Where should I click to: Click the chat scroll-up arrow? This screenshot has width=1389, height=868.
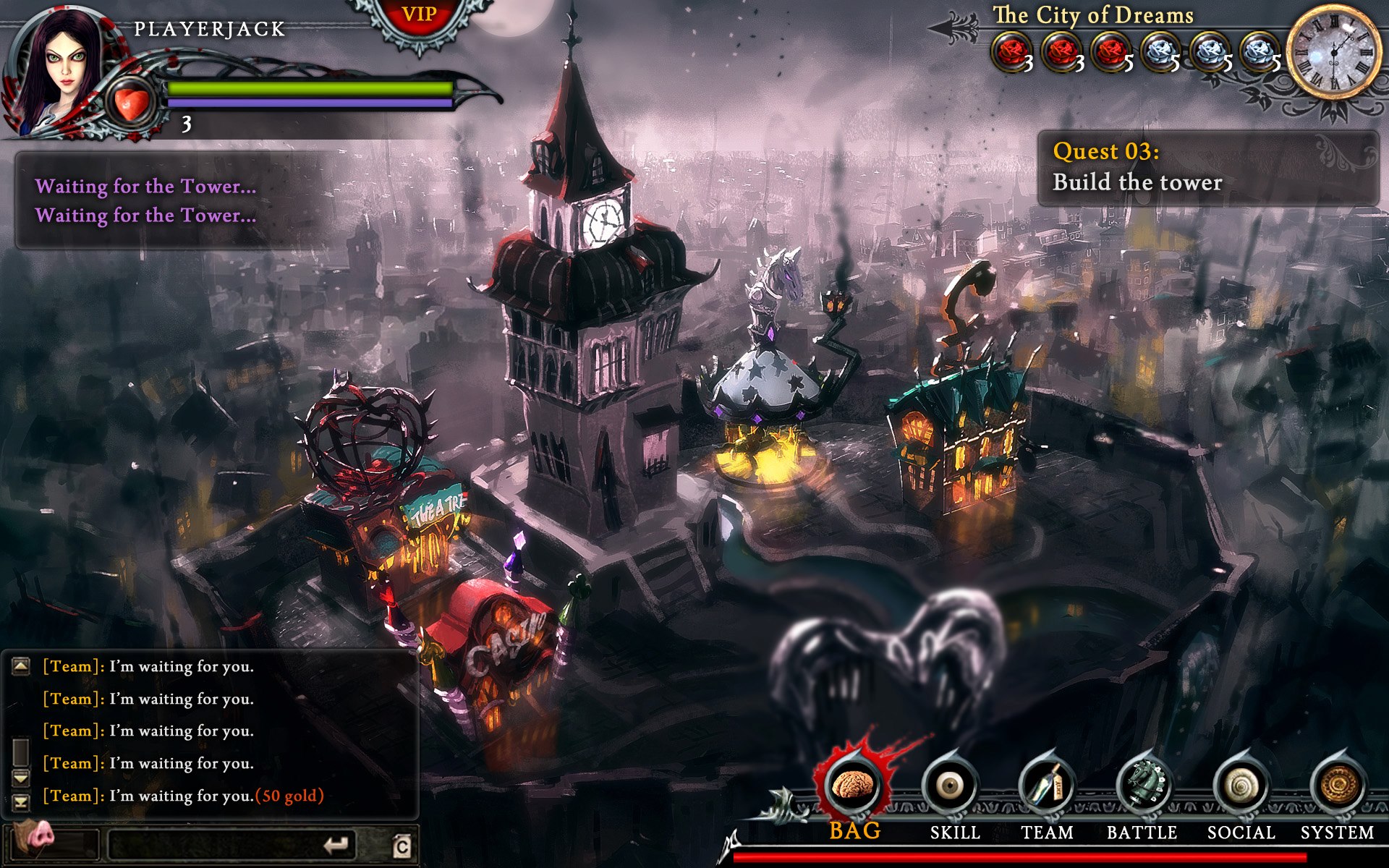(21, 665)
